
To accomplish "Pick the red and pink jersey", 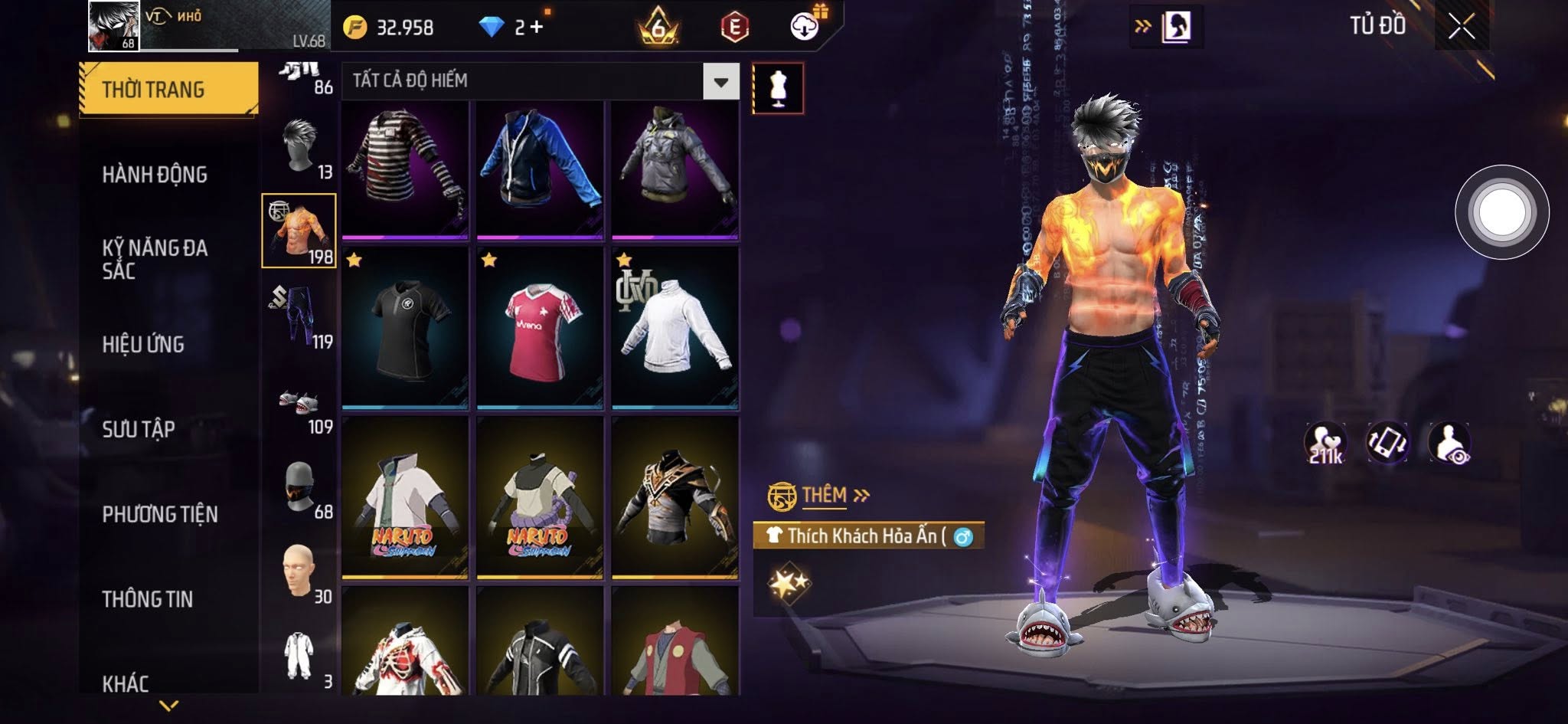I will pos(540,328).
